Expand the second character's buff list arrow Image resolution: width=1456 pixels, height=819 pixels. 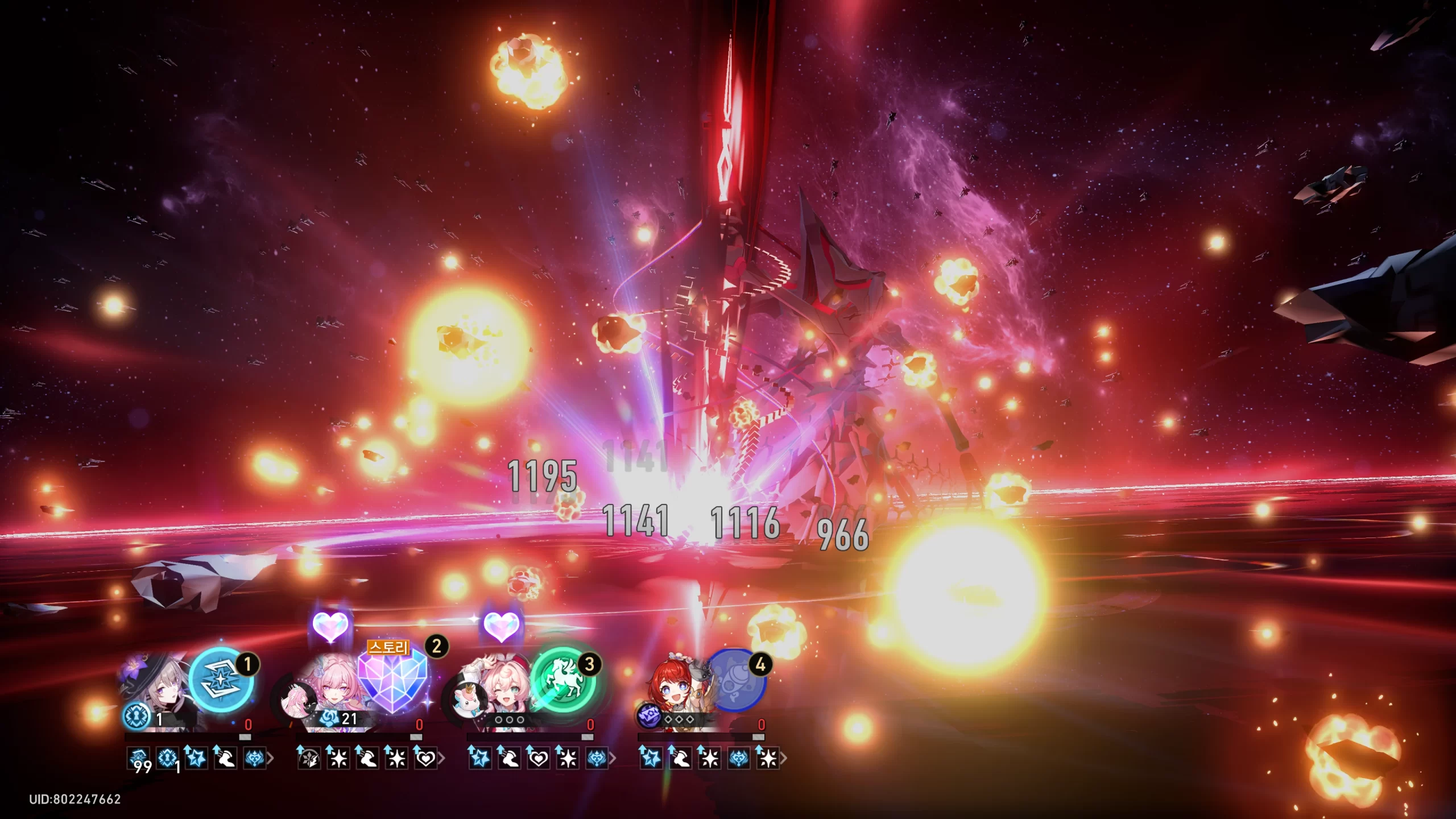(442, 758)
